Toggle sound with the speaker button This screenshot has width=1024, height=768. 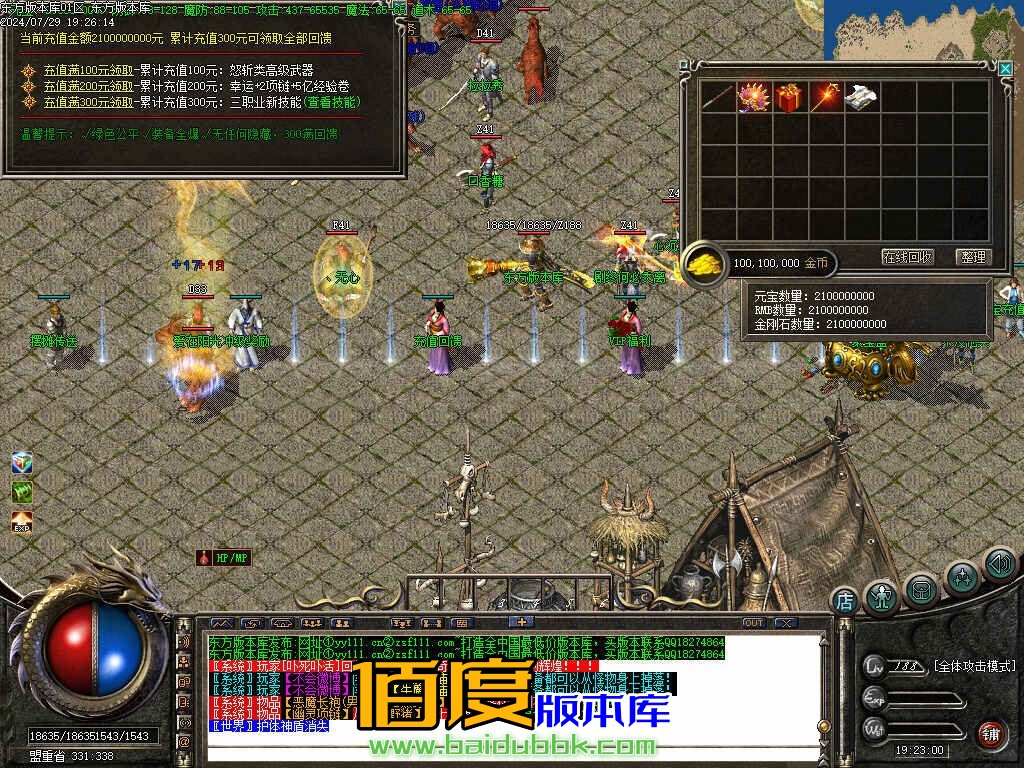tap(999, 565)
